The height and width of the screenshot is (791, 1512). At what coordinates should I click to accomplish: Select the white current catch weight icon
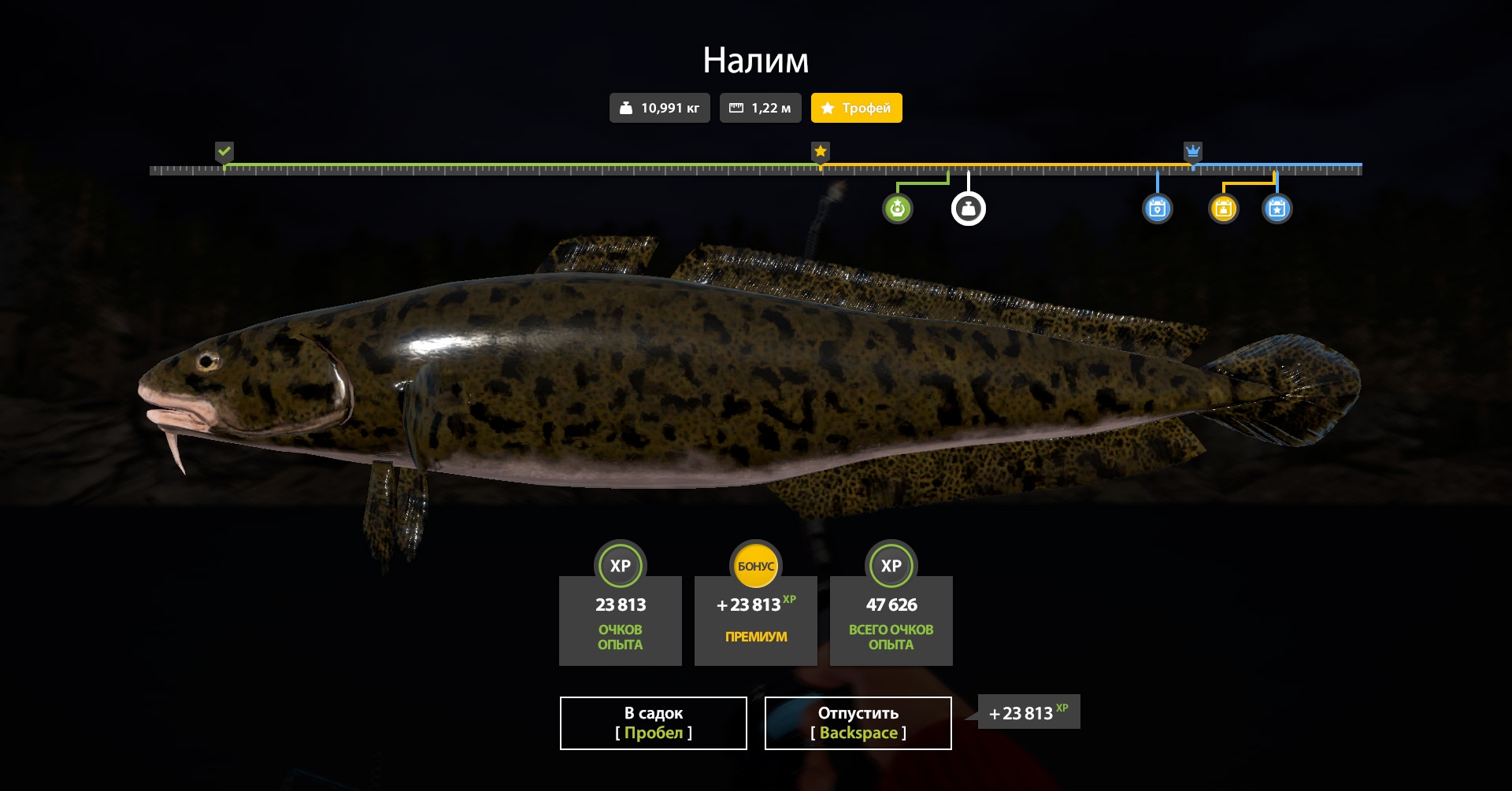coord(969,209)
